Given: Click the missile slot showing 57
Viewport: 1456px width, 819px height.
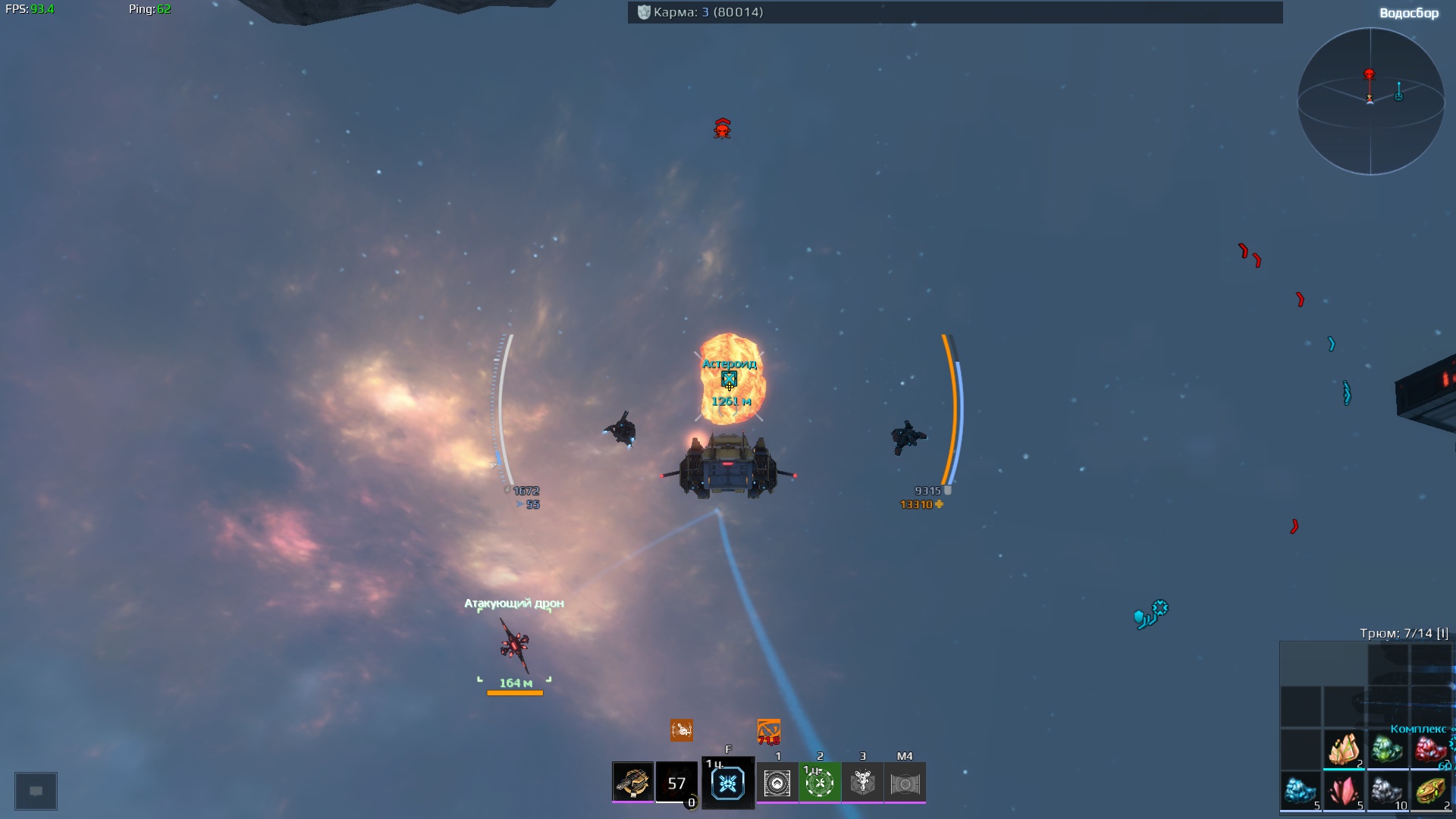Looking at the screenshot, I should [676, 782].
